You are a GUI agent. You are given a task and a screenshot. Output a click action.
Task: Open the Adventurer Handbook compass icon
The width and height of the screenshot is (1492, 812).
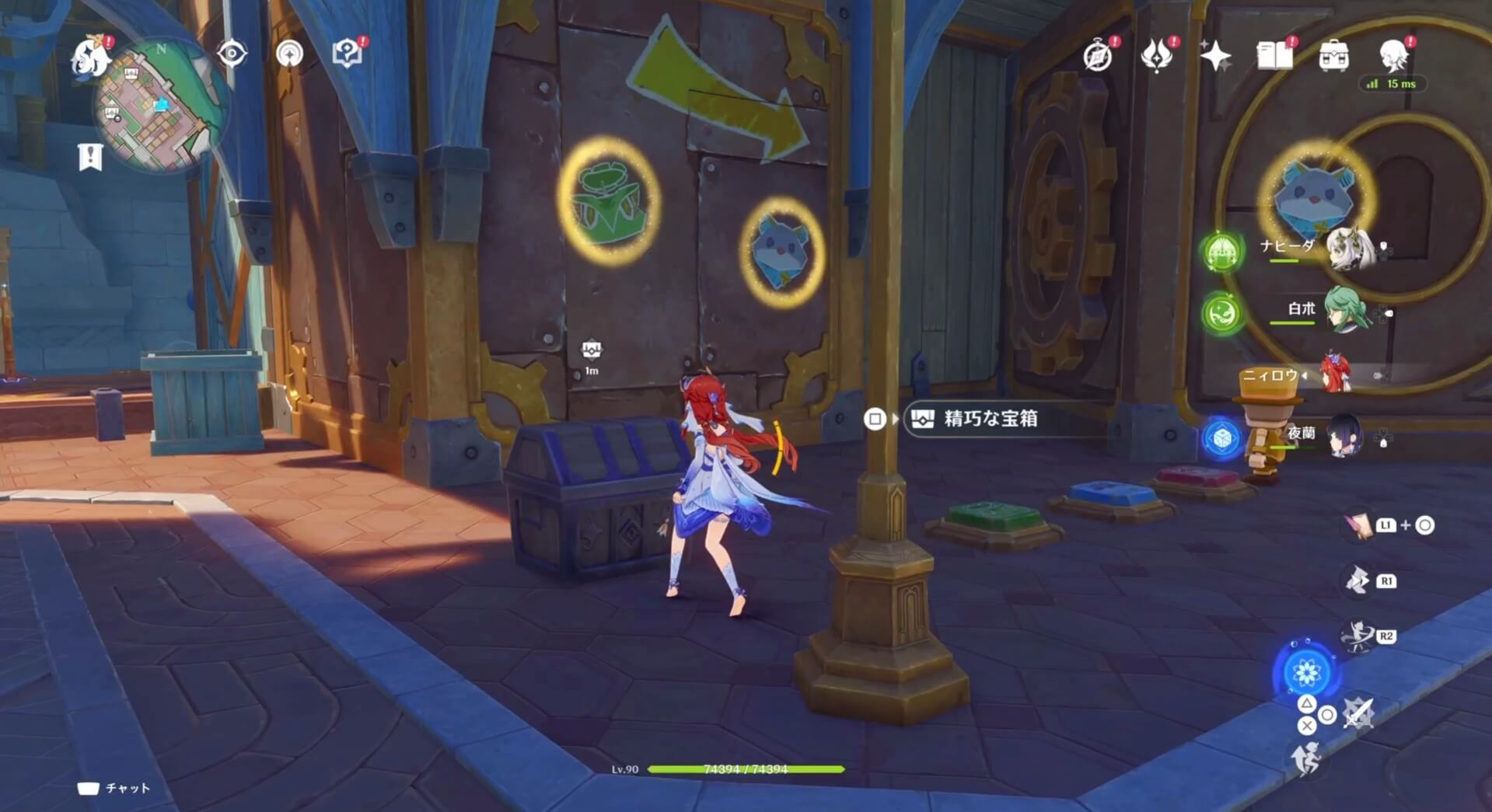click(1099, 55)
